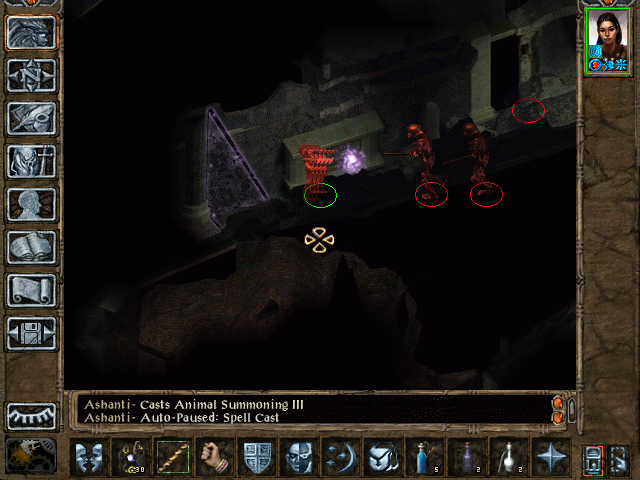Viewport: 640px width, 480px height.
Task: Activate the shield guard action
Action: coord(258,458)
